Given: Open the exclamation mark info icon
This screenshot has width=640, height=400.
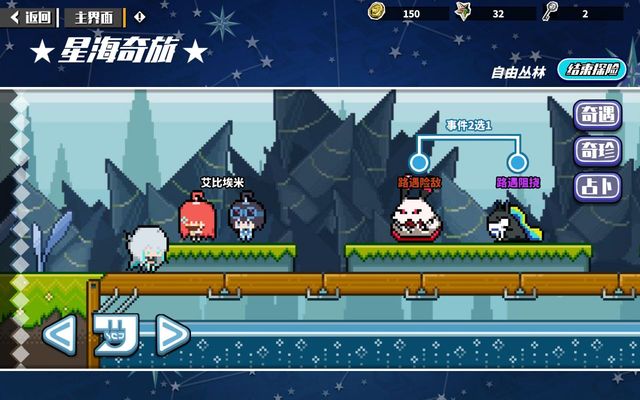Looking at the screenshot, I should pyautogui.click(x=139, y=16).
